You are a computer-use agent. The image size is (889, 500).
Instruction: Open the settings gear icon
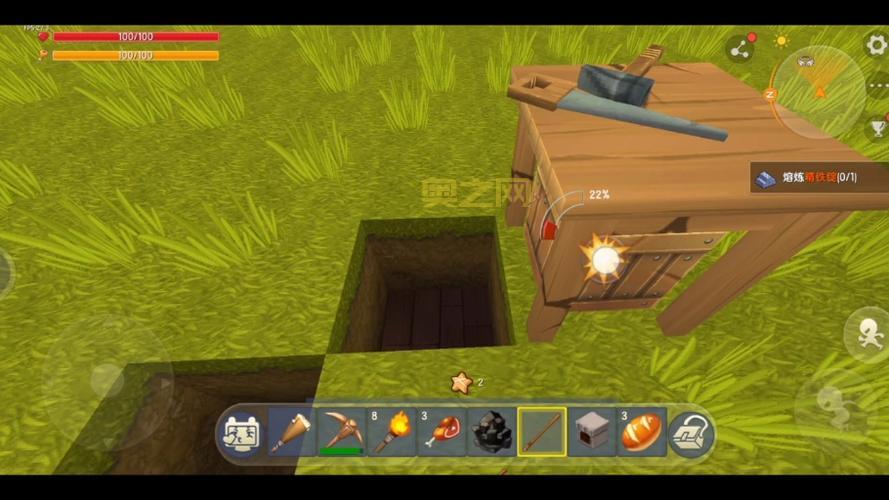click(876, 43)
